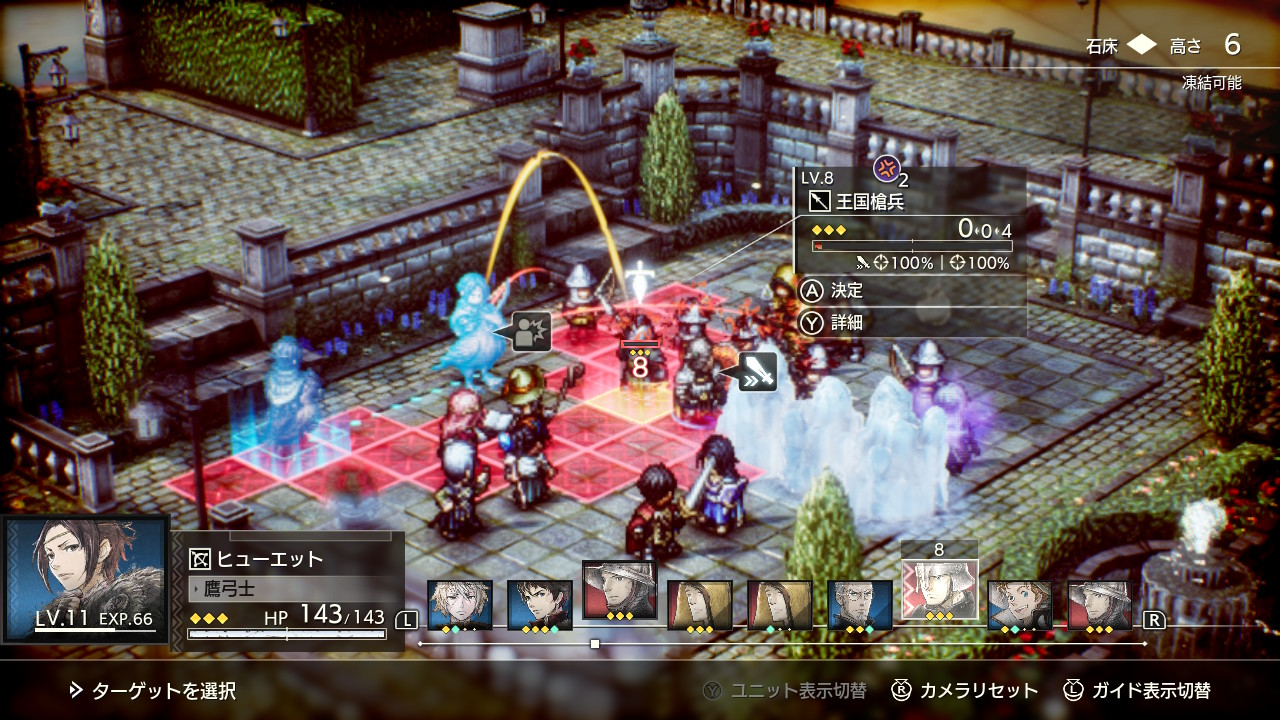The image size is (1280, 720).
Task: Select the blond scarred man's turn portrait
Action: [x=459, y=604]
